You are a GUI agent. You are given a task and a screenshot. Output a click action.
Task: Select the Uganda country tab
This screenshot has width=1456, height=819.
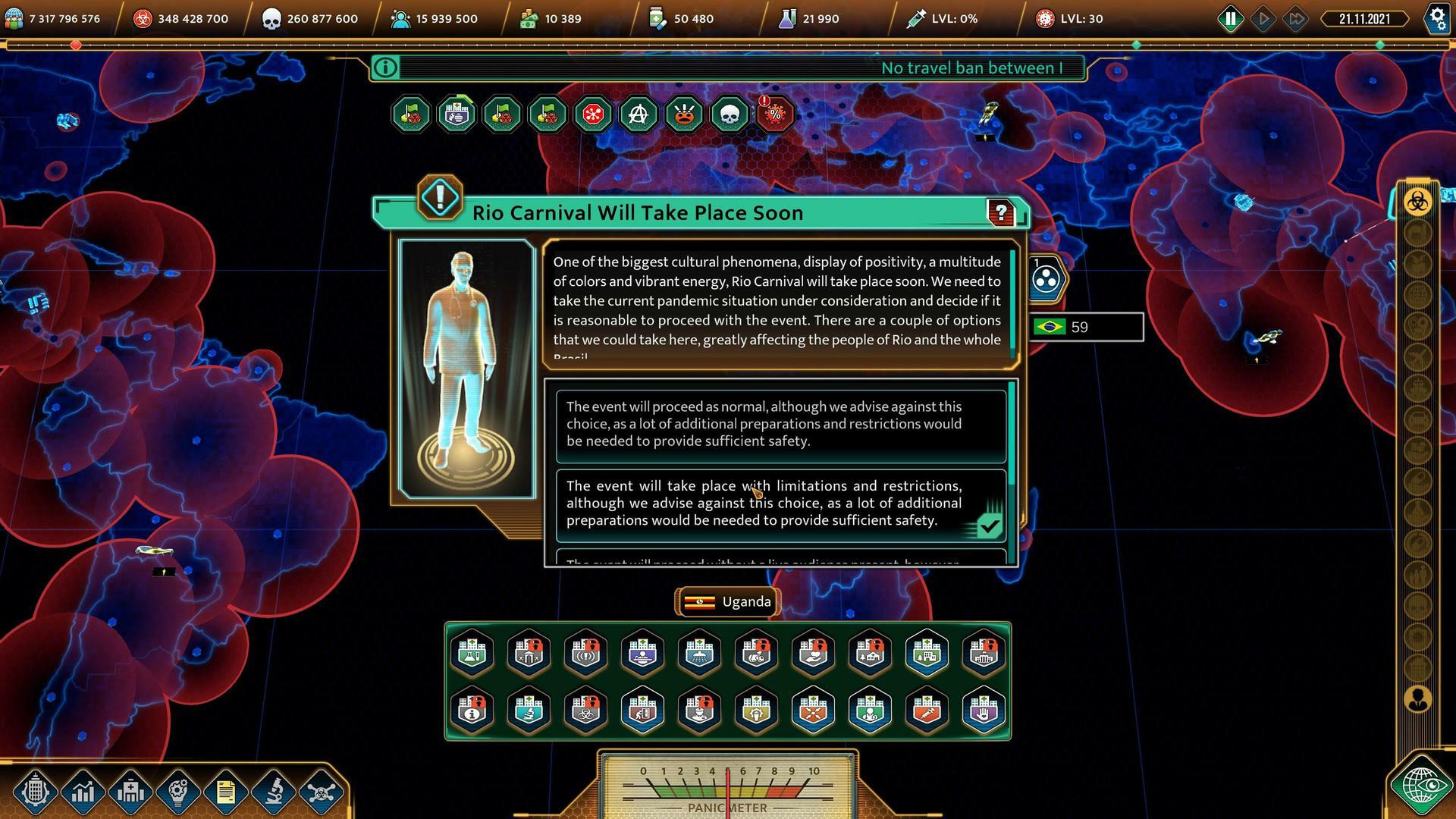[727, 601]
